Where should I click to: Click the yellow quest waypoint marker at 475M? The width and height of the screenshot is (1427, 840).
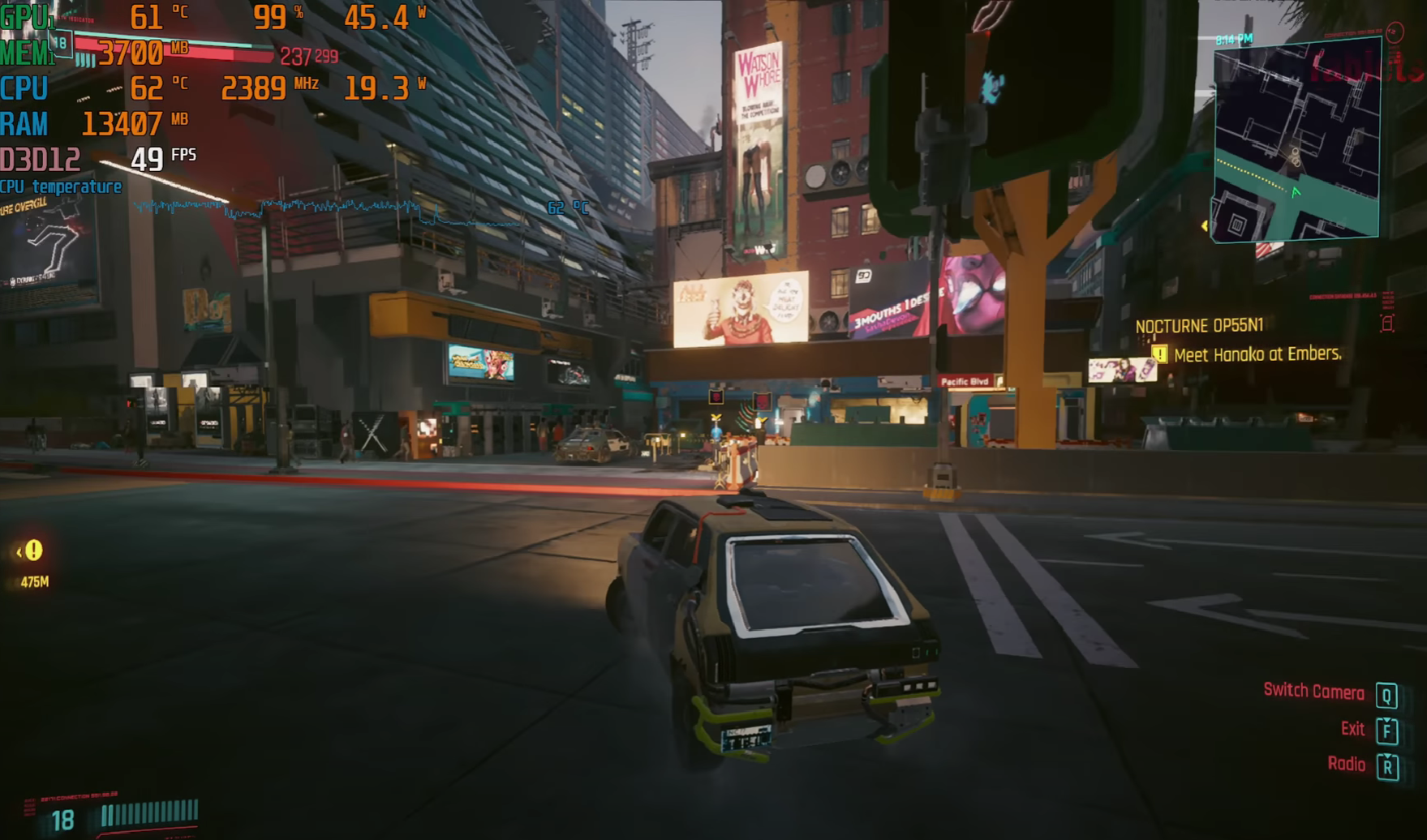[32, 551]
